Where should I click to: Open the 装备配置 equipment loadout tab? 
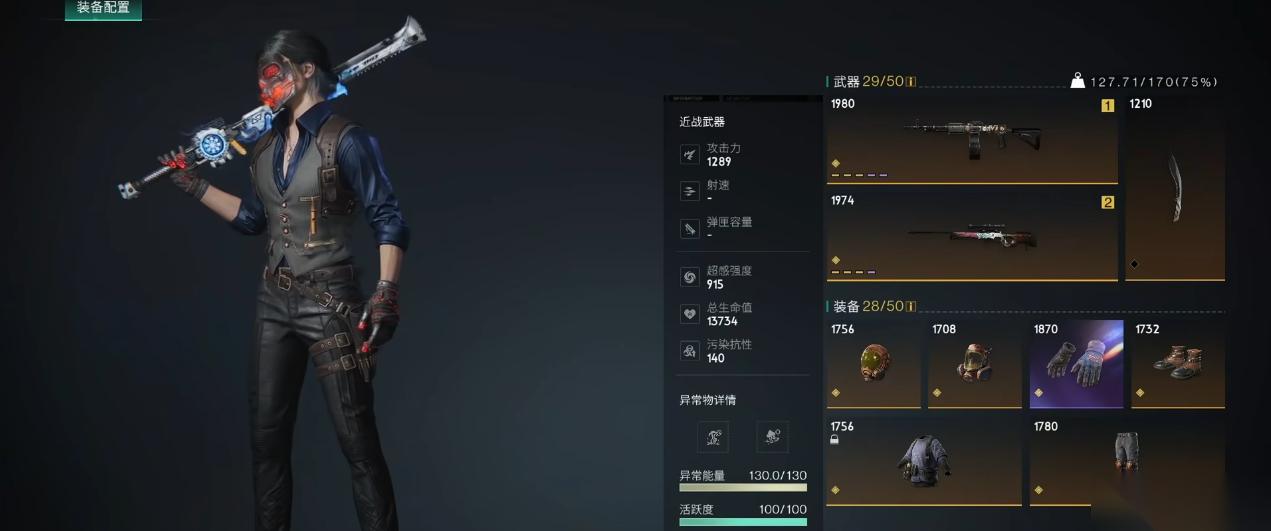103,9
